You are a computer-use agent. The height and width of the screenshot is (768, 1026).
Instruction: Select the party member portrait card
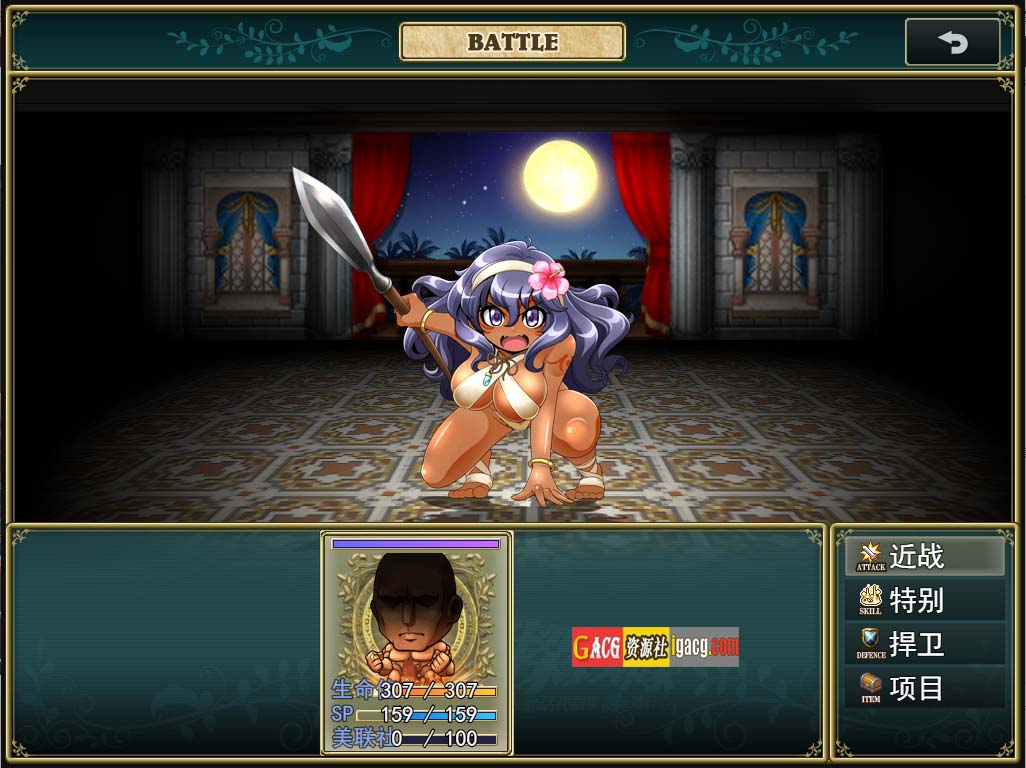416,642
